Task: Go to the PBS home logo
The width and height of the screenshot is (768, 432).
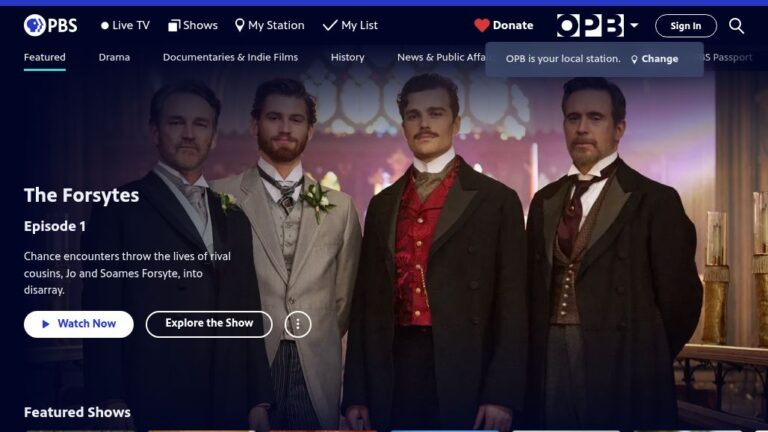Action: [50, 25]
